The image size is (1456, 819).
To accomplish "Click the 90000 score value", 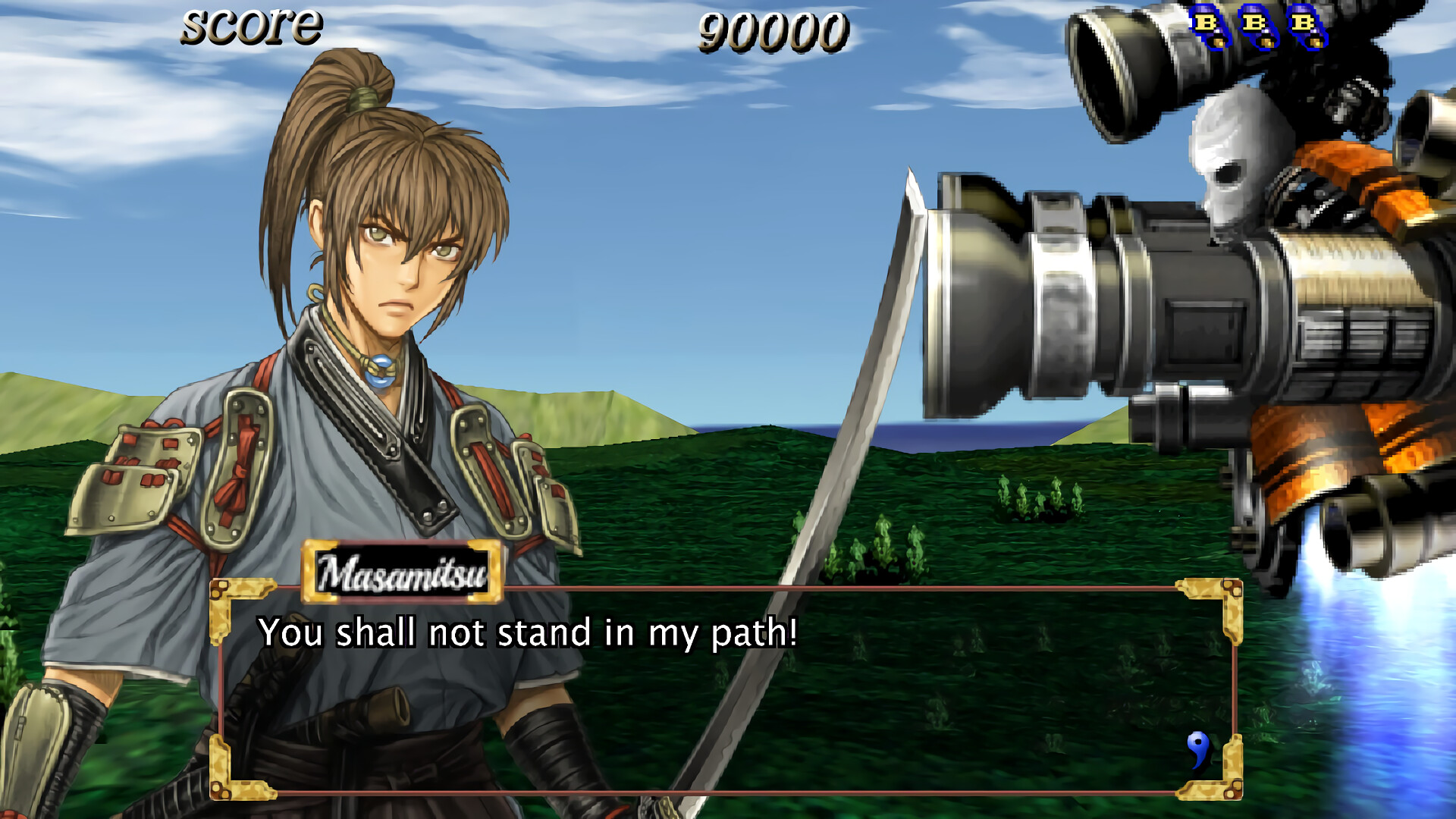I will [772, 30].
